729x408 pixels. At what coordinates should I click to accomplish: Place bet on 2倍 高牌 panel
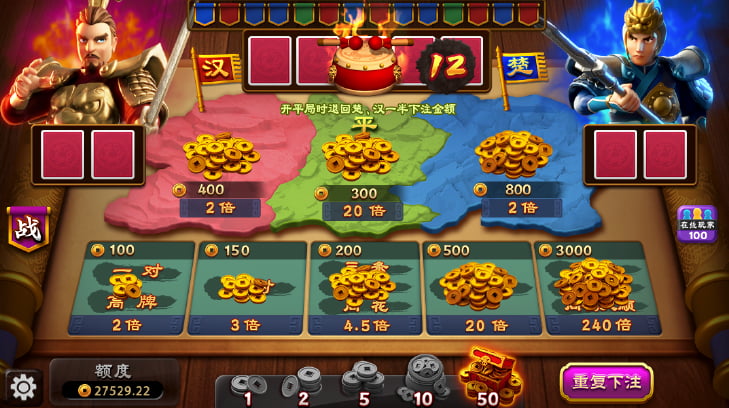[128, 287]
